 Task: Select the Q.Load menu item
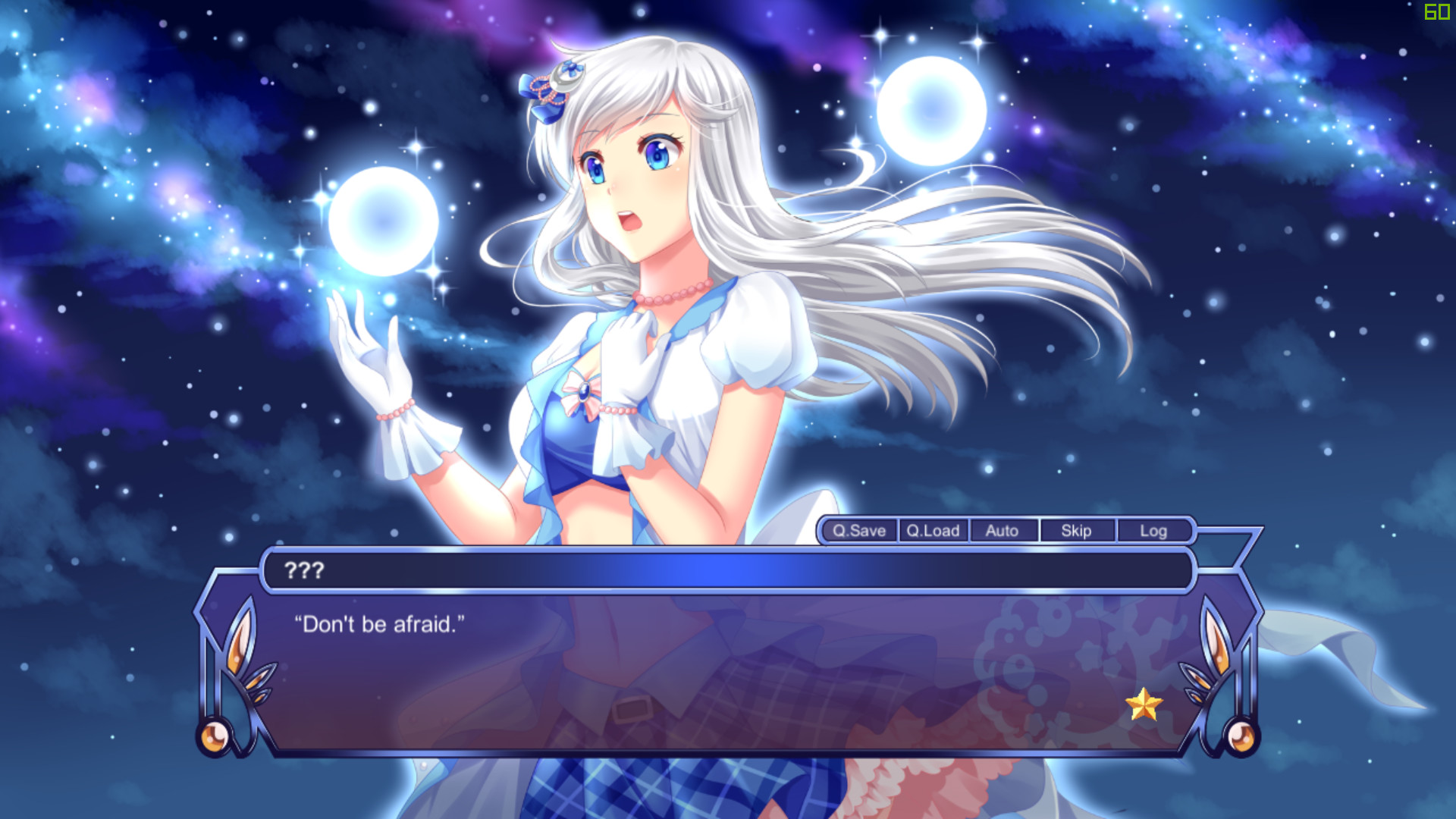pos(932,531)
